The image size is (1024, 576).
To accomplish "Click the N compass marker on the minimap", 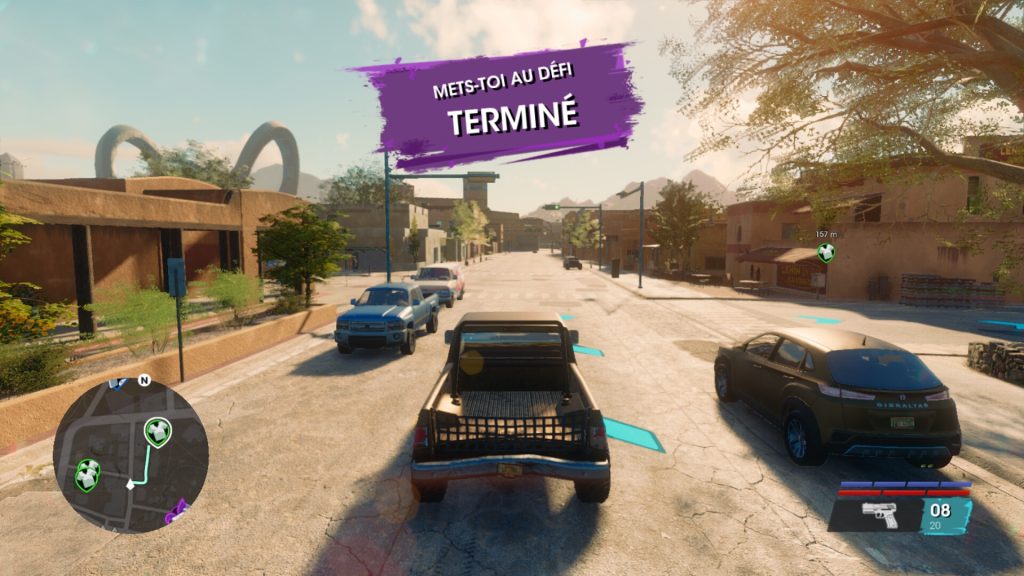I will [x=144, y=381].
